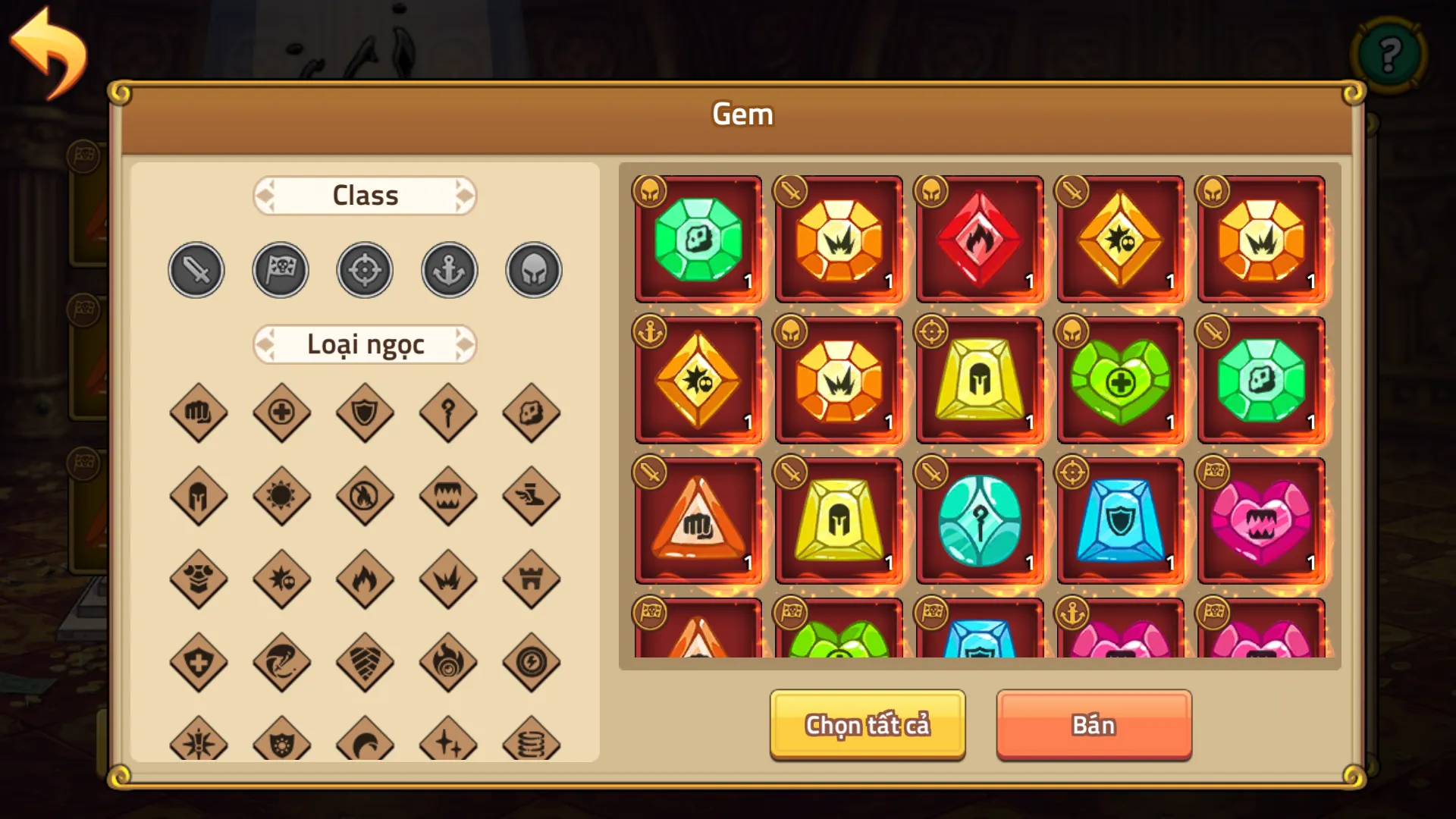Select the pirate flag class filter icon
1456x819 pixels.
(x=281, y=269)
